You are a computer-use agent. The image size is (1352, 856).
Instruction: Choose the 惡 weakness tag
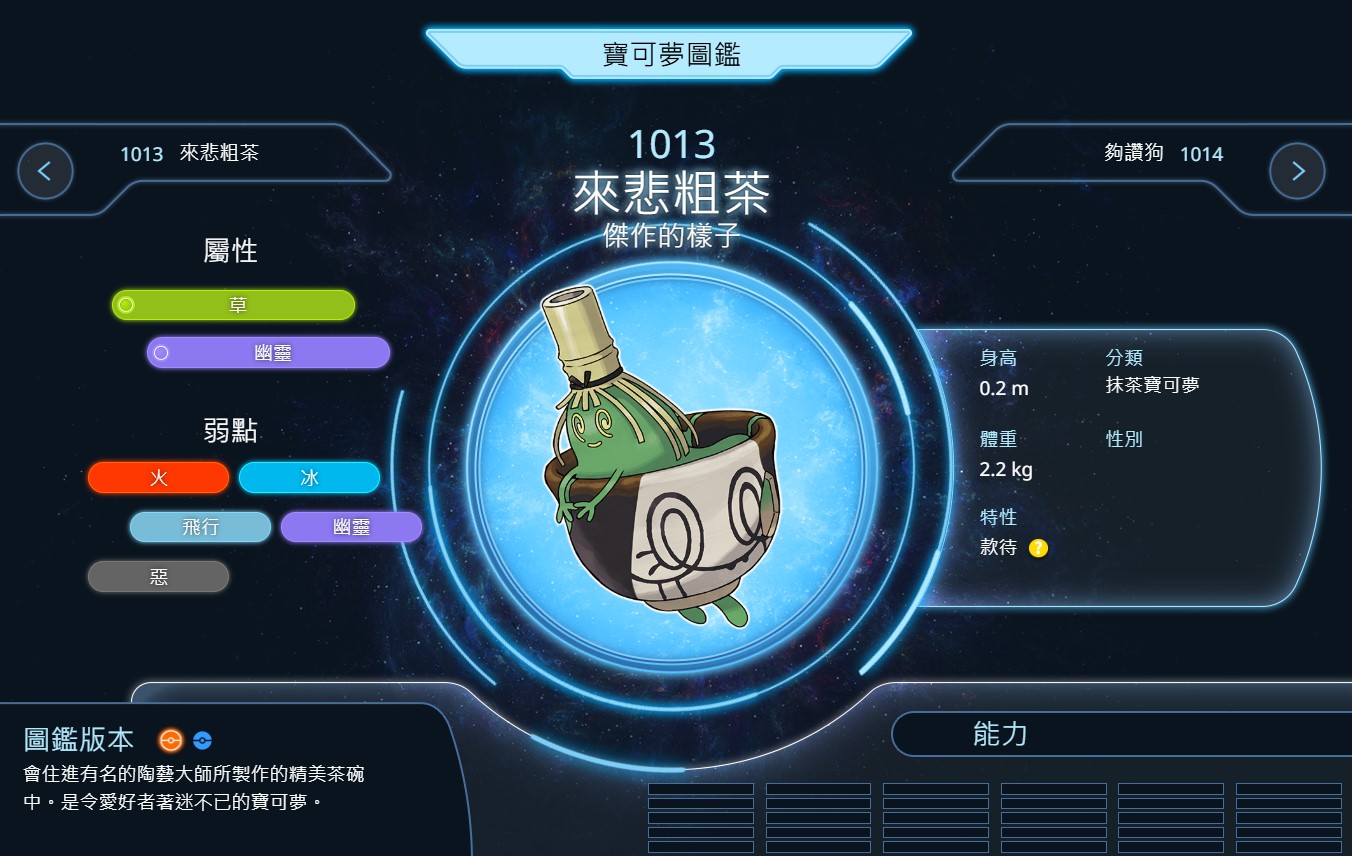tap(158, 577)
